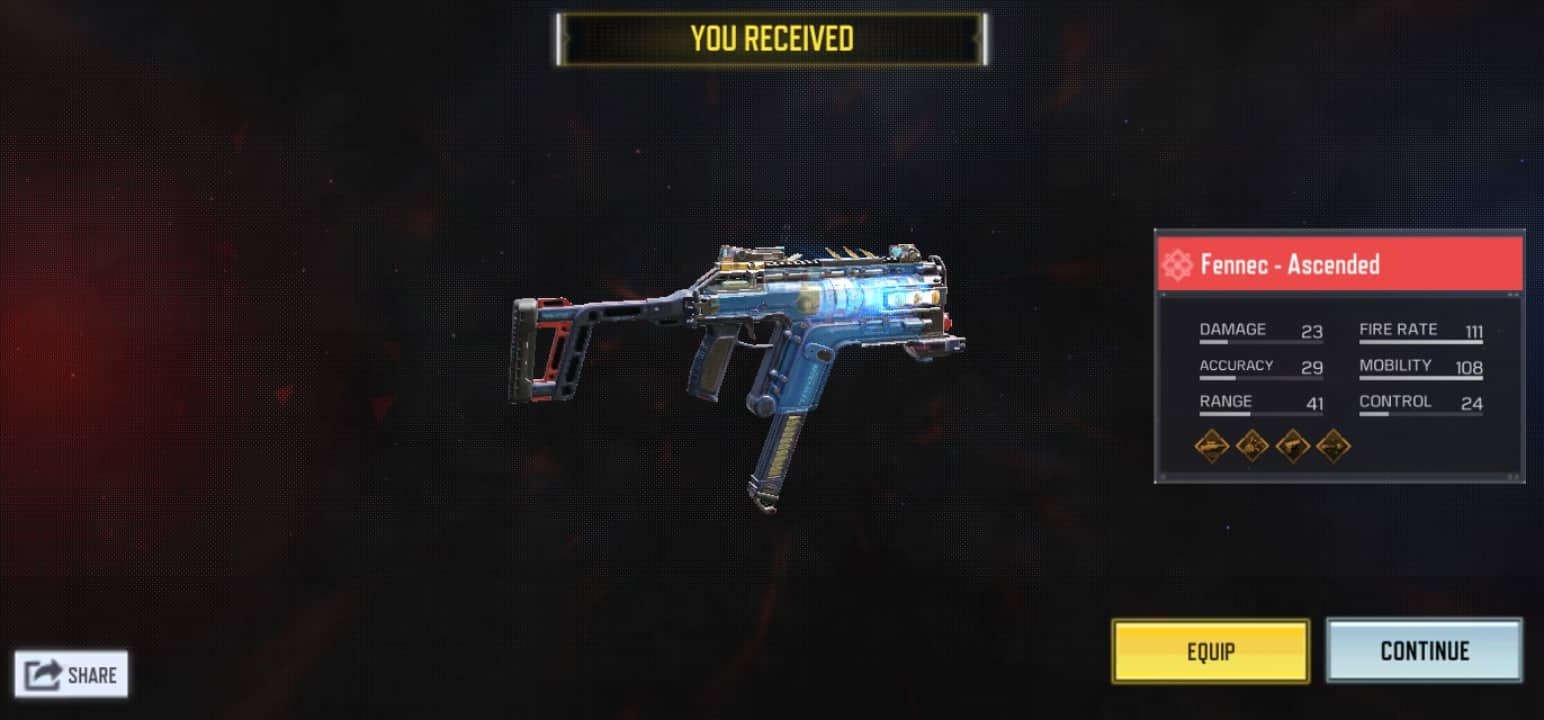Continue past the reward screen
This screenshot has height=720, width=1544.
tap(1424, 651)
